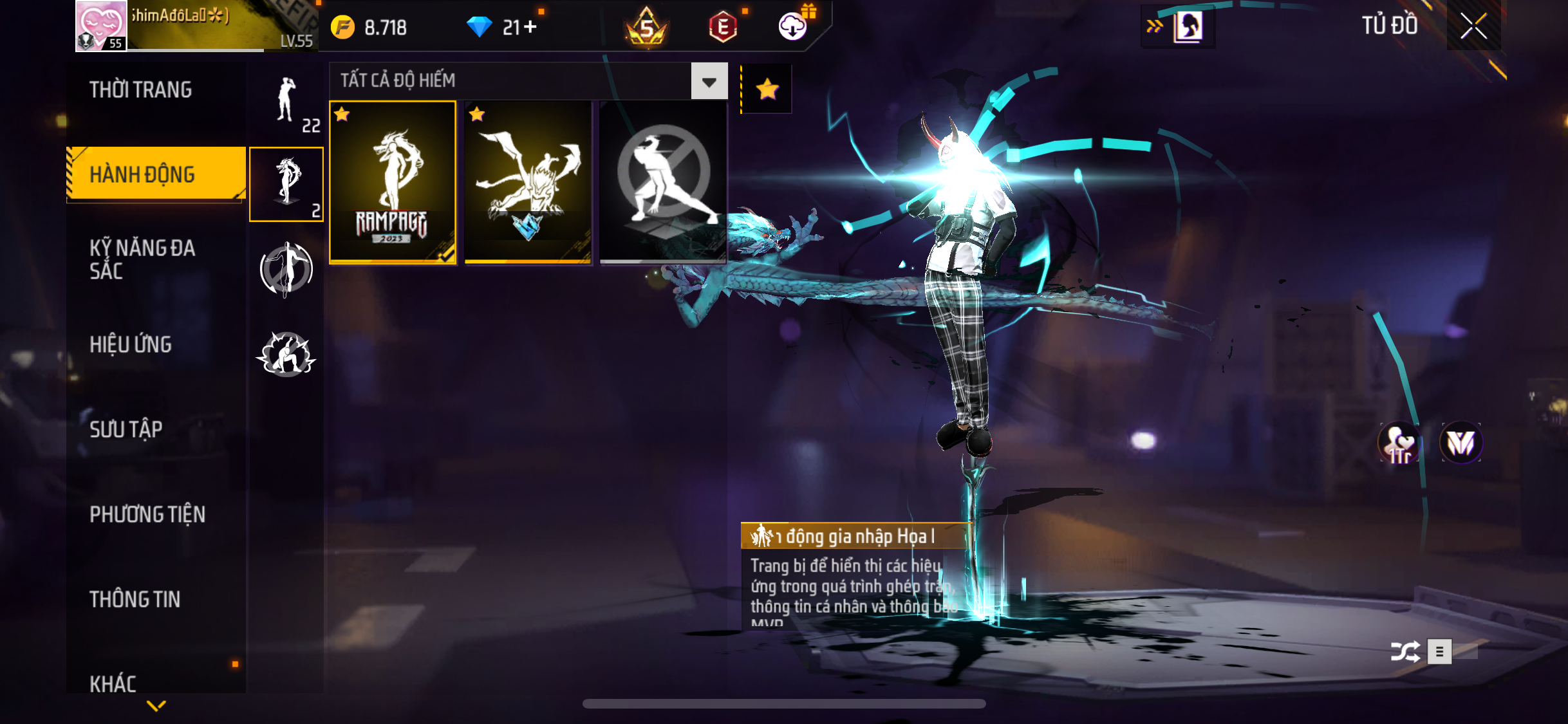1568x724 pixels.
Task: Open the emote subcategory with 22 items
Action: [x=286, y=103]
